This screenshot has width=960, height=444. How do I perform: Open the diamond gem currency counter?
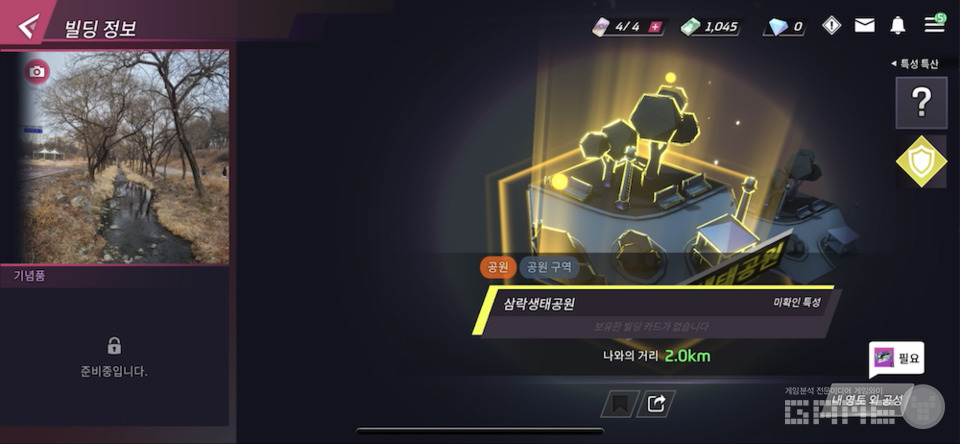click(x=785, y=27)
